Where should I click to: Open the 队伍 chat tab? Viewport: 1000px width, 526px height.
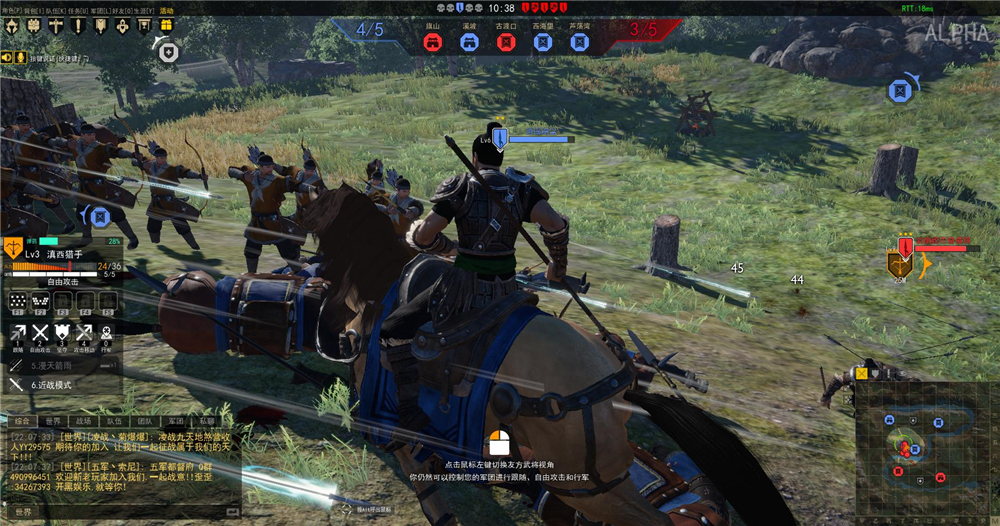pyautogui.click(x=114, y=422)
